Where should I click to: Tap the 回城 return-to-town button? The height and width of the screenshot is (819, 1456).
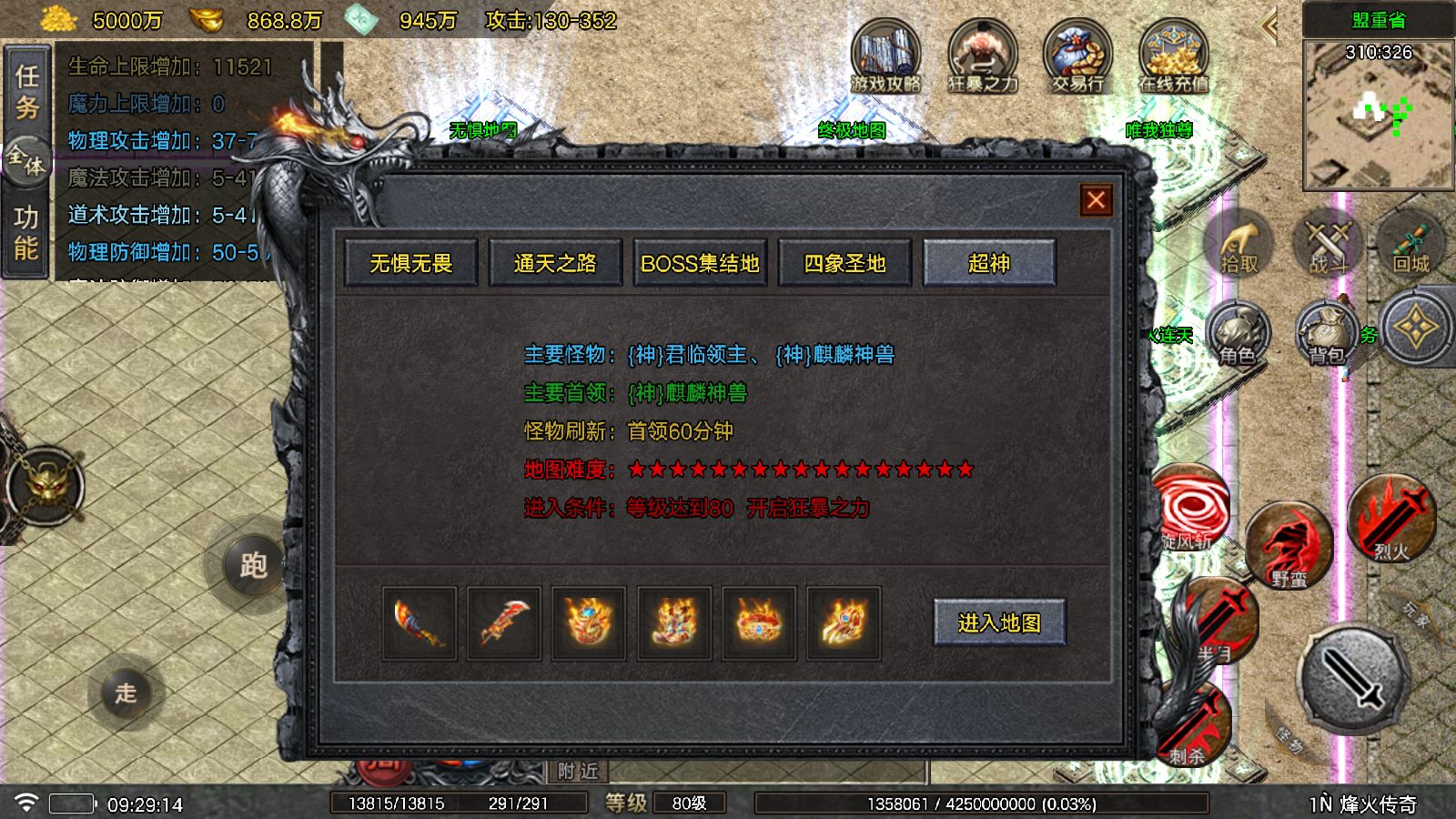tap(1410, 244)
